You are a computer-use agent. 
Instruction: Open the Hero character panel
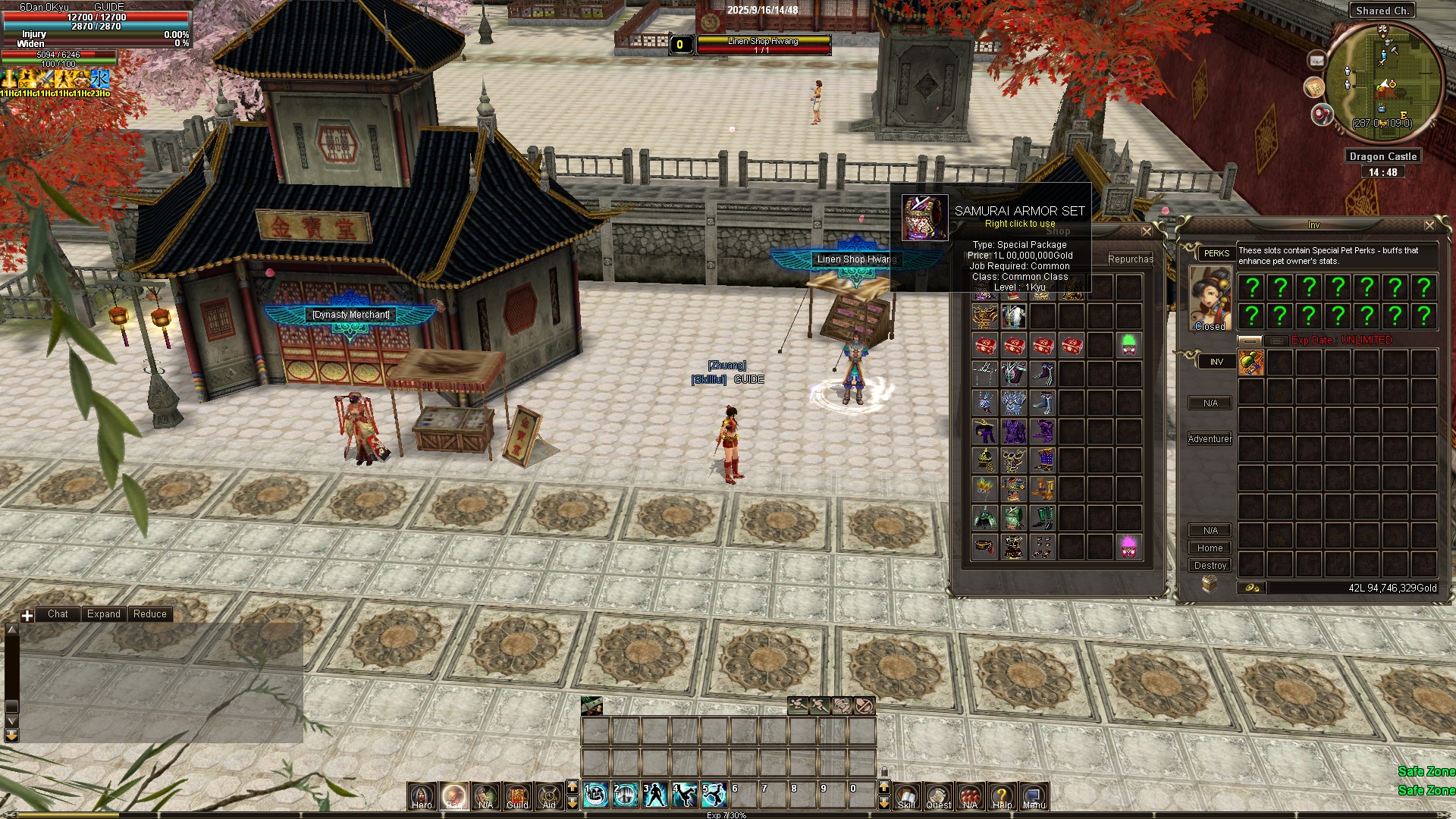422,795
